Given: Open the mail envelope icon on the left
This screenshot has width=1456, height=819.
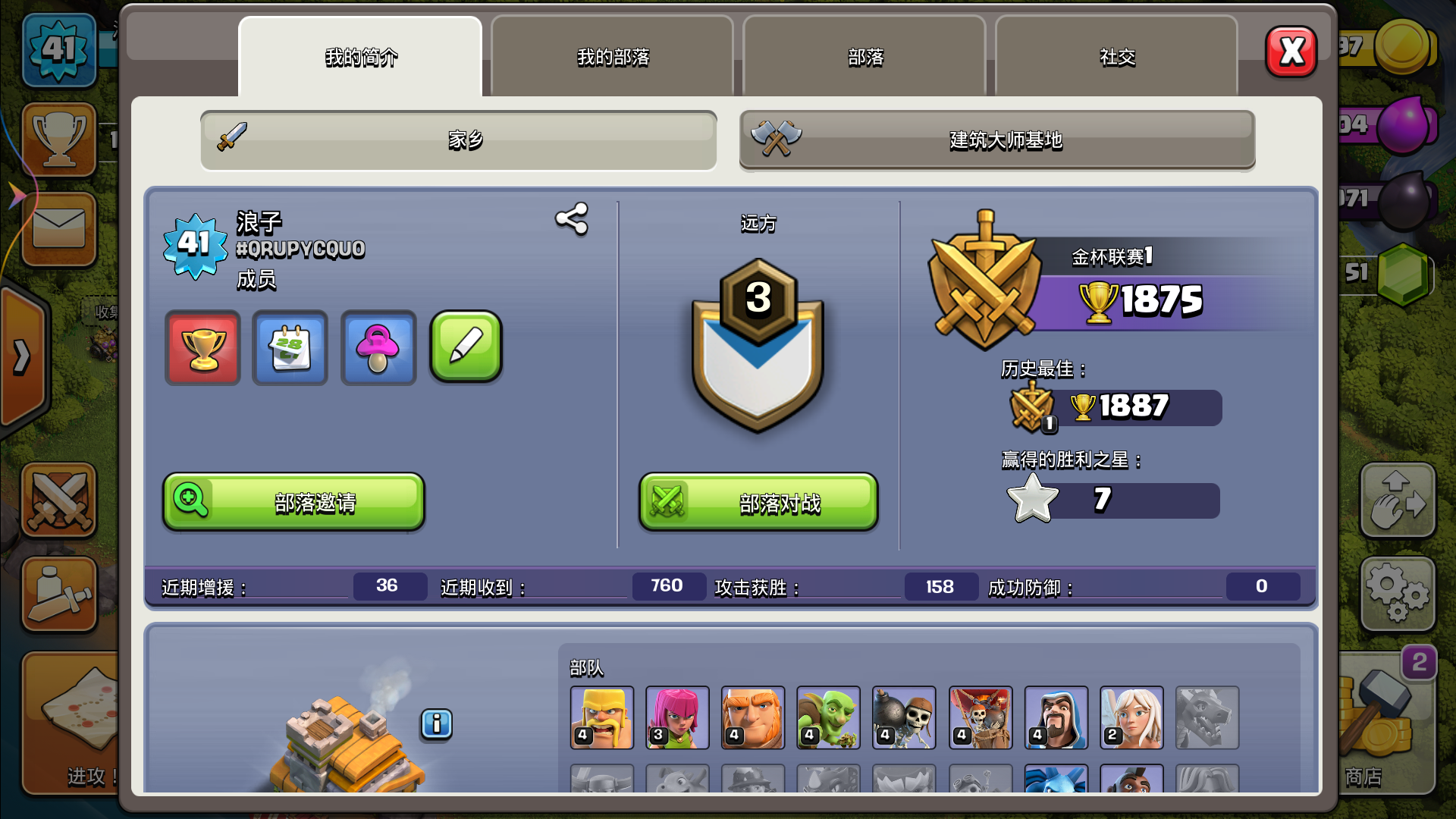Looking at the screenshot, I should tap(59, 229).
